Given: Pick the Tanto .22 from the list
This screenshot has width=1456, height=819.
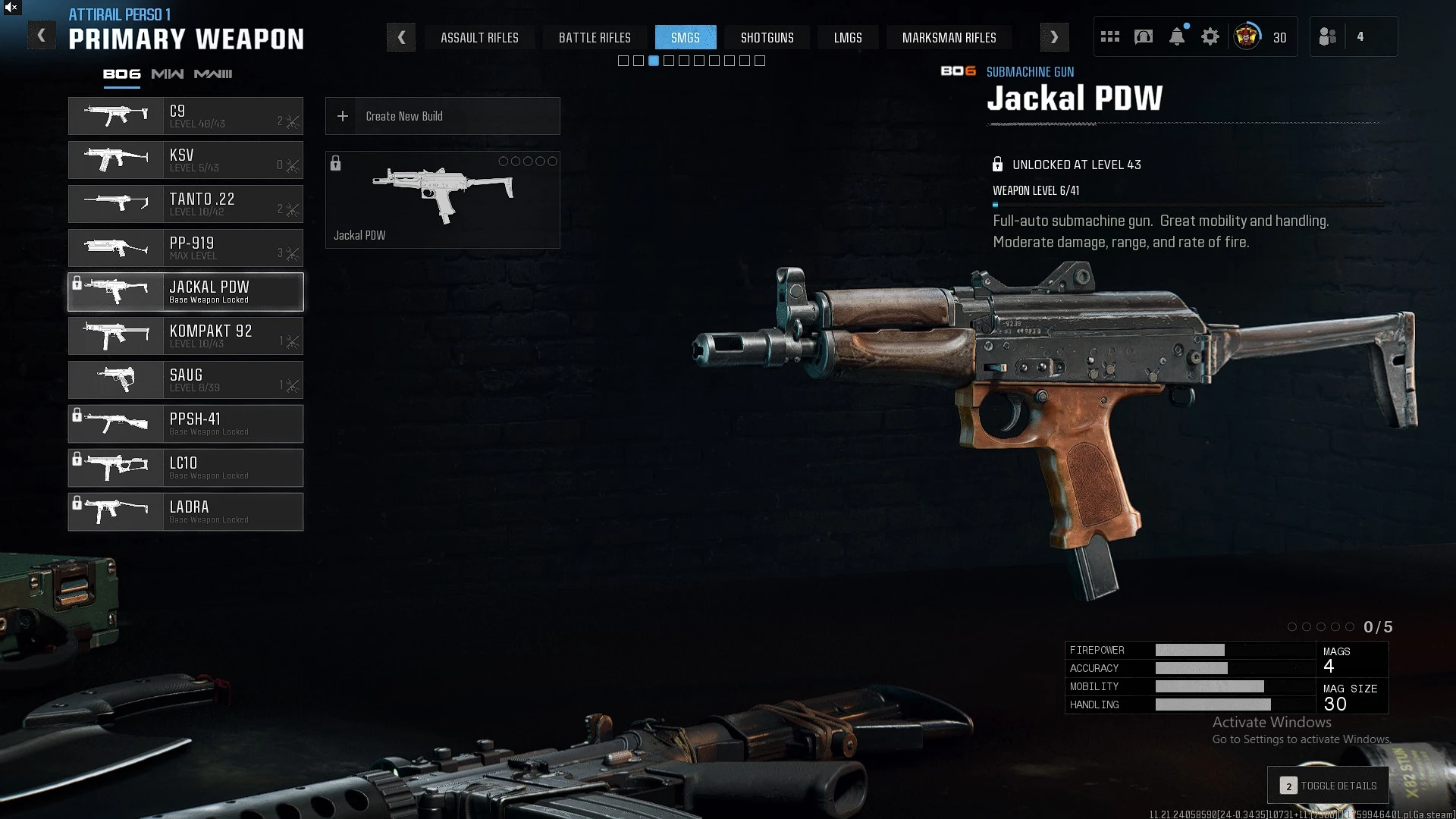Looking at the screenshot, I should pyautogui.click(x=186, y=204).
